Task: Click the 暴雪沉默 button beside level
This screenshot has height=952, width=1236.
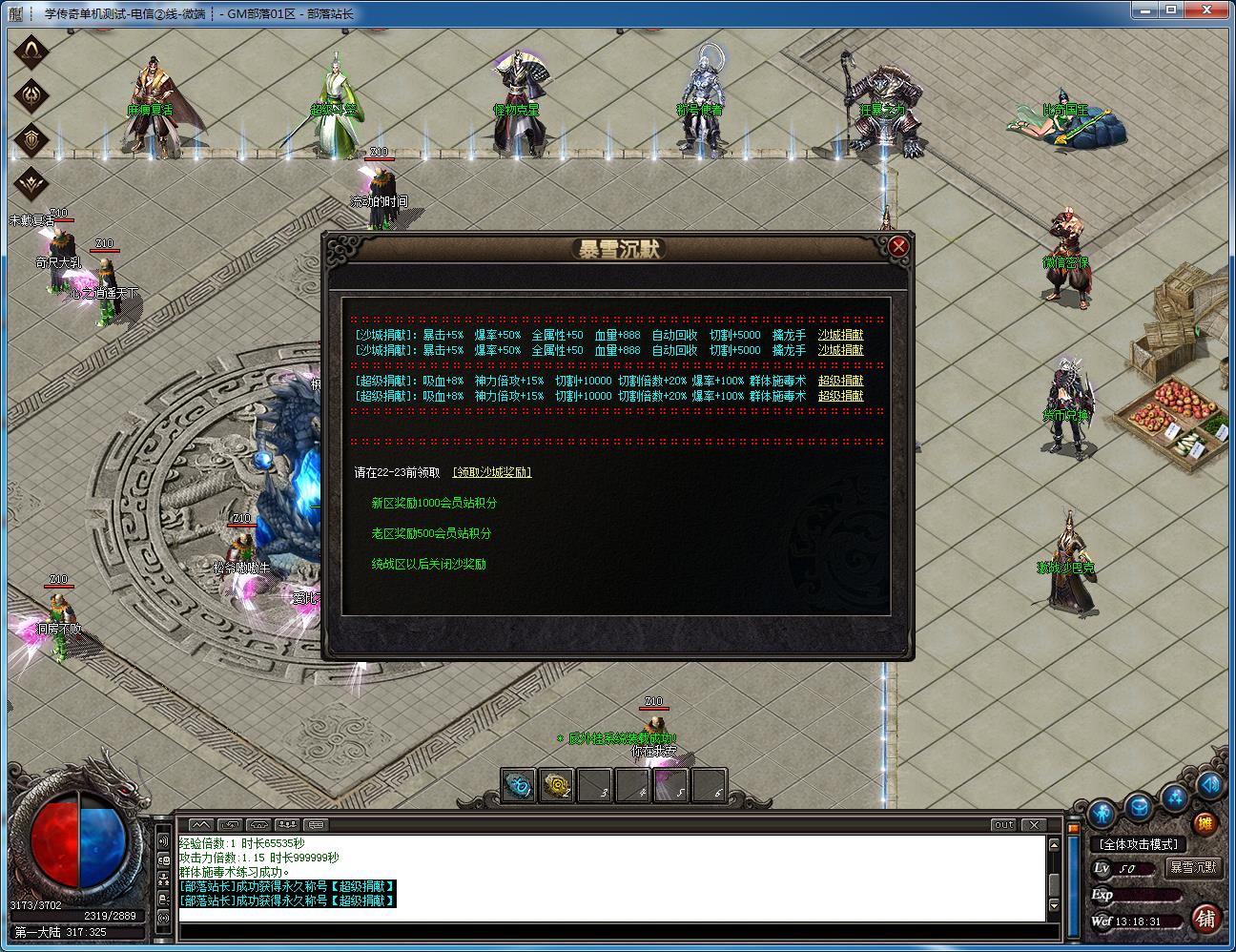Action: [x=1193, y=867]
